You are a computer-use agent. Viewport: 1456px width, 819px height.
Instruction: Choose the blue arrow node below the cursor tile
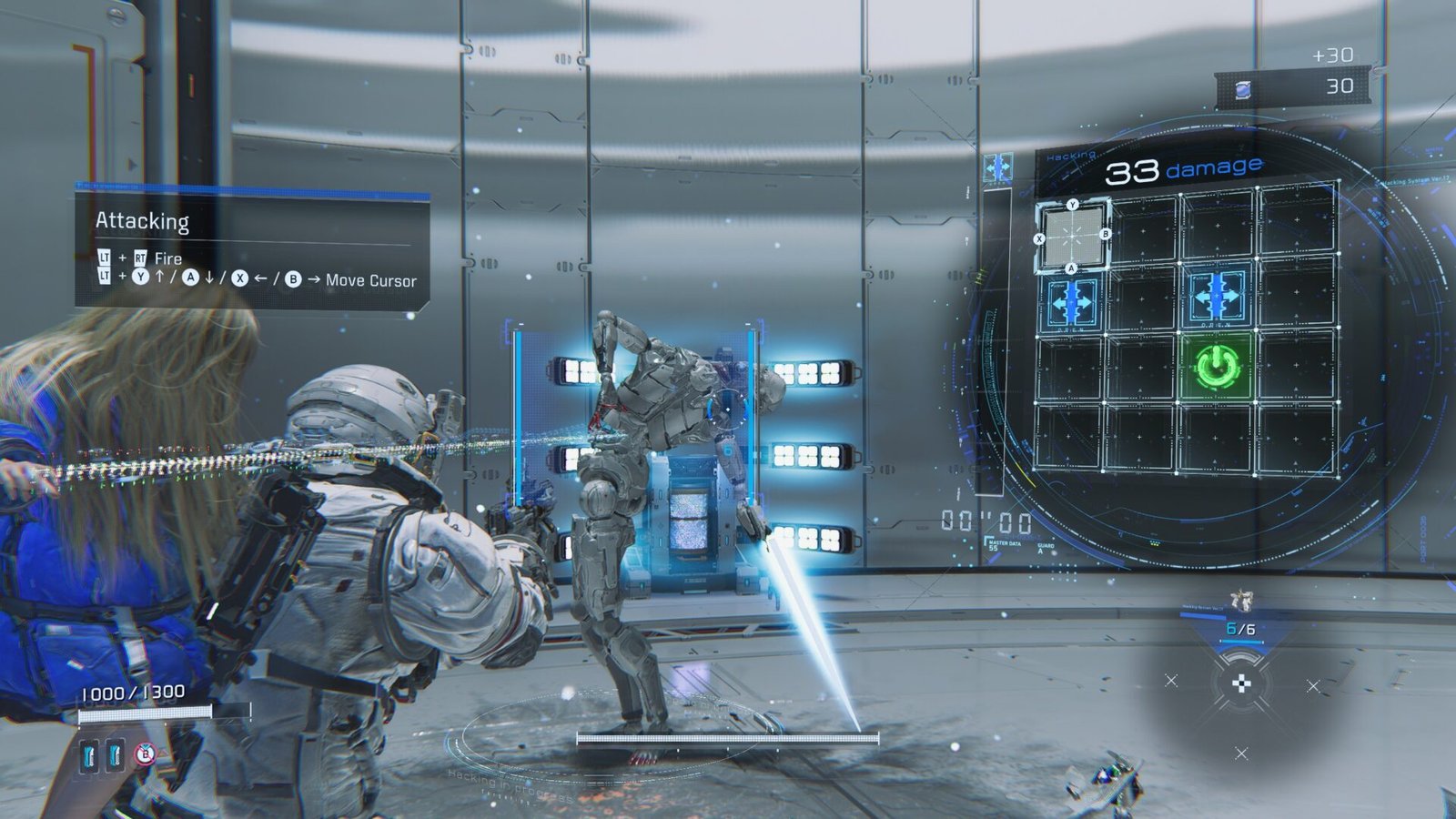[1071, 300]
